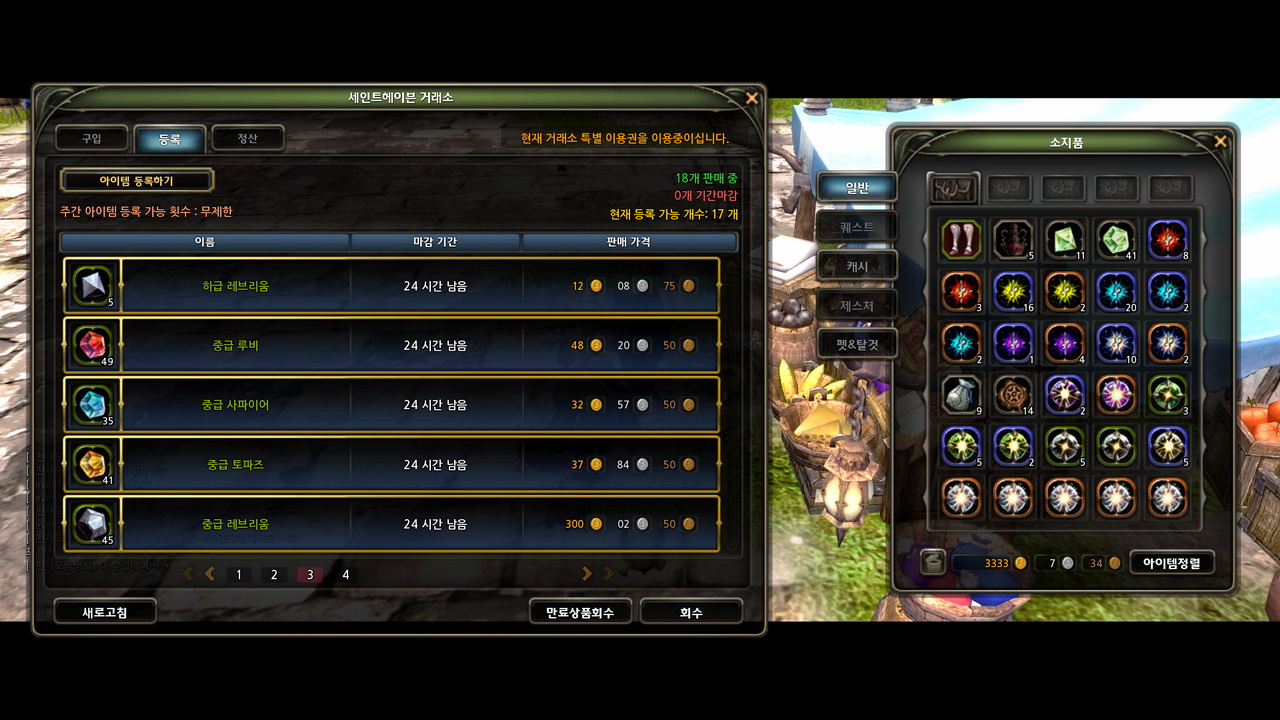
Task: Refresh listings with 새로고침 button
Action: click(104, 612)
